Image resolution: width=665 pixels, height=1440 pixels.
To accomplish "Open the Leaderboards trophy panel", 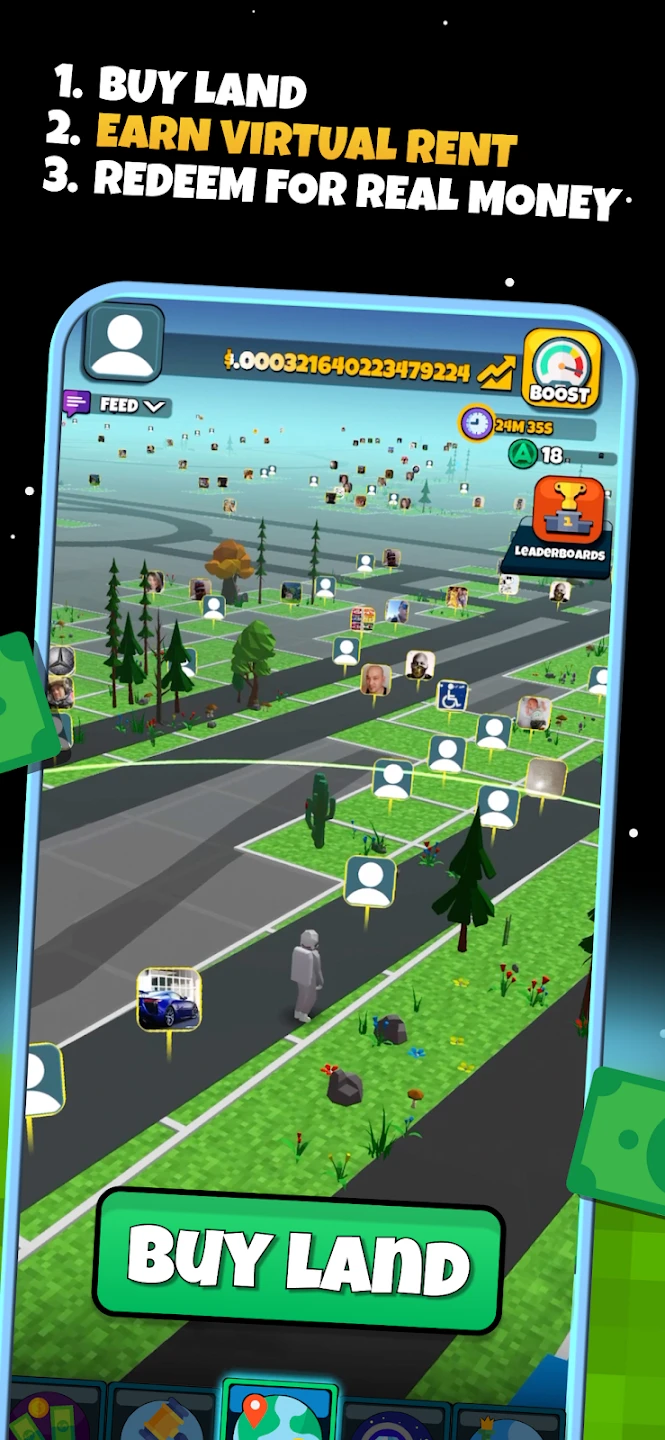I will [x=560, y=522].
